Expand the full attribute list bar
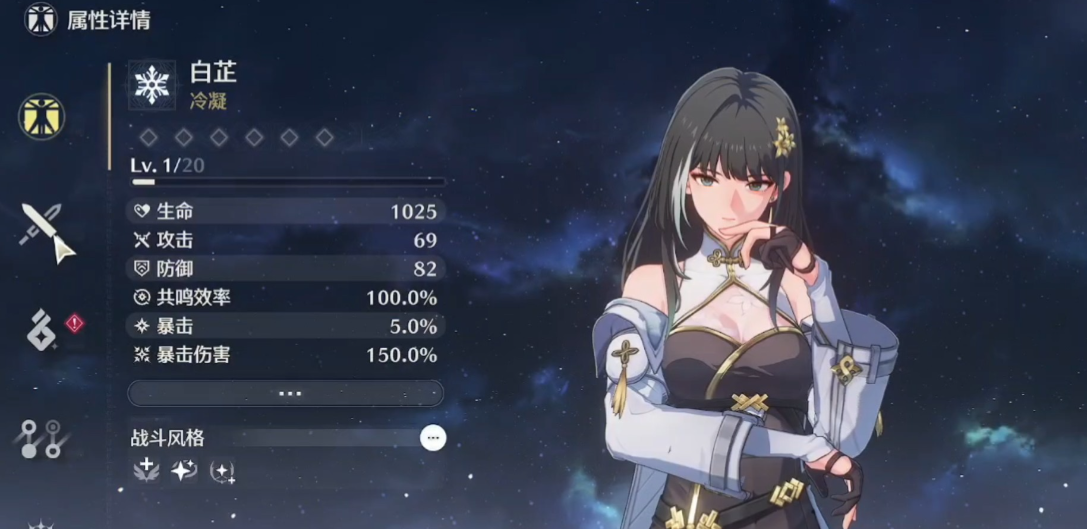This screenshot has width=1087, height=529. pos(285,393)
